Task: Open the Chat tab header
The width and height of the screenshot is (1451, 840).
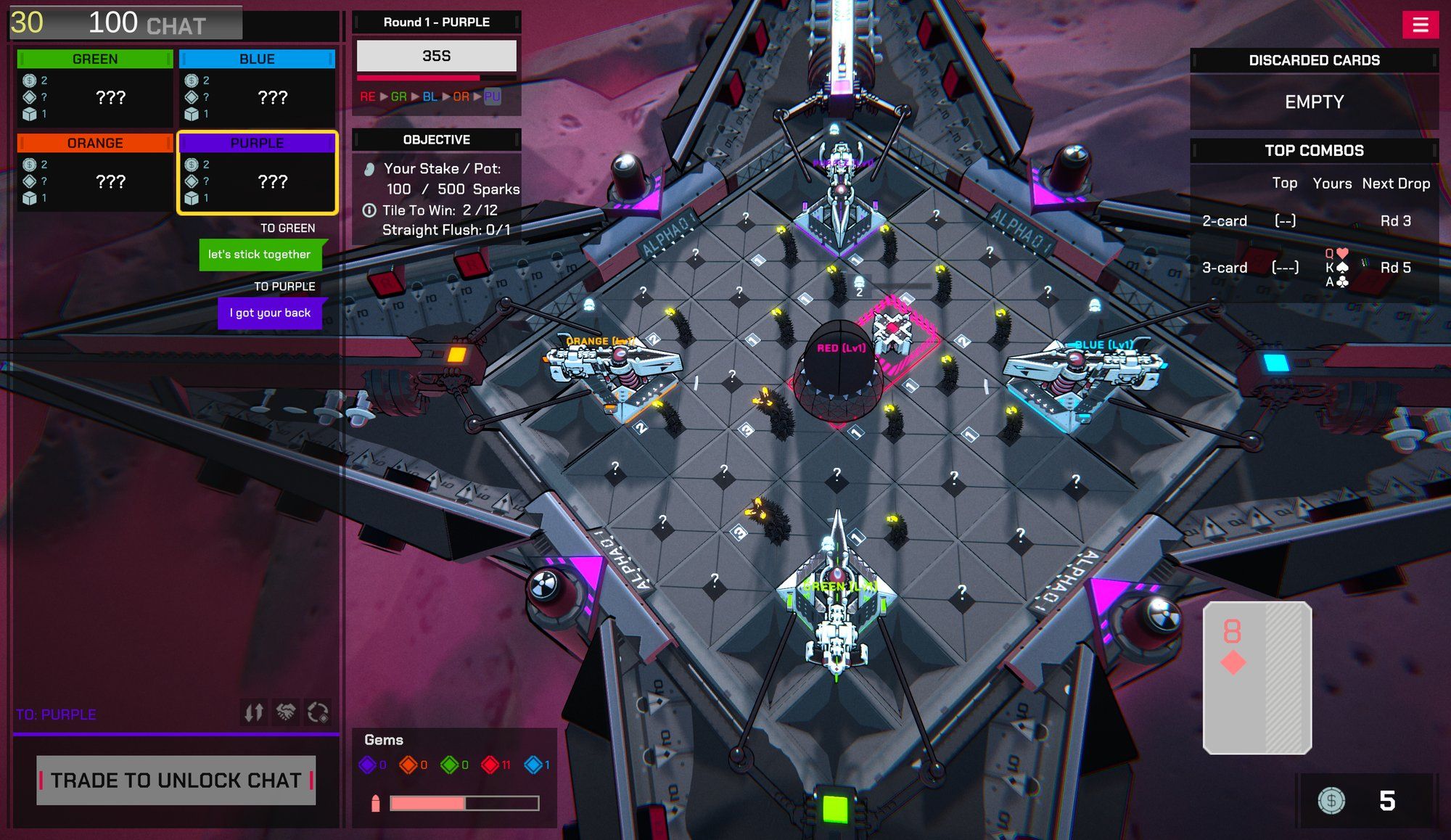Action: pos(176,26)
